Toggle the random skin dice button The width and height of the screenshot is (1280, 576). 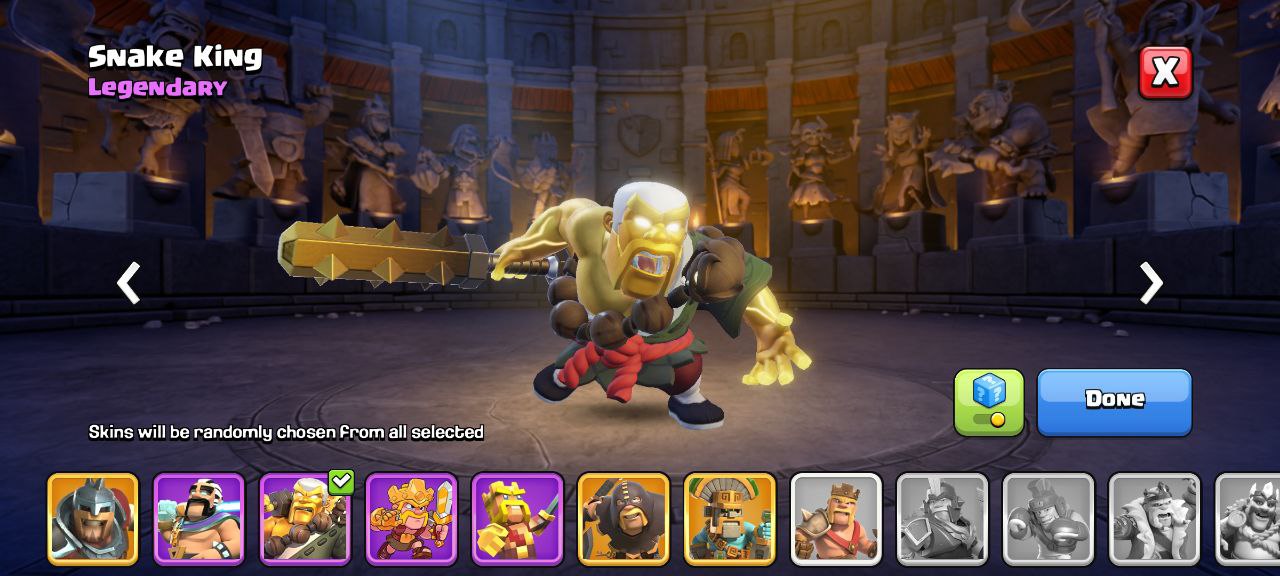click(988, 402)
